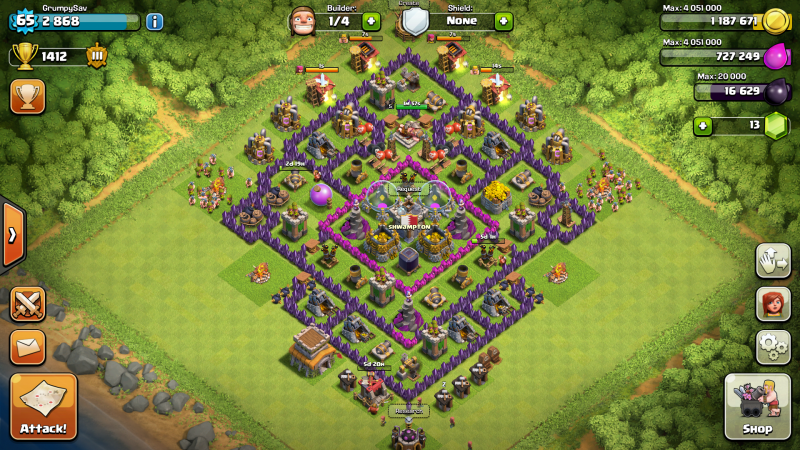Buy more gems with the plus button
Screen dimensions: 800x450
pyautogui.click(x=704, y=126)
